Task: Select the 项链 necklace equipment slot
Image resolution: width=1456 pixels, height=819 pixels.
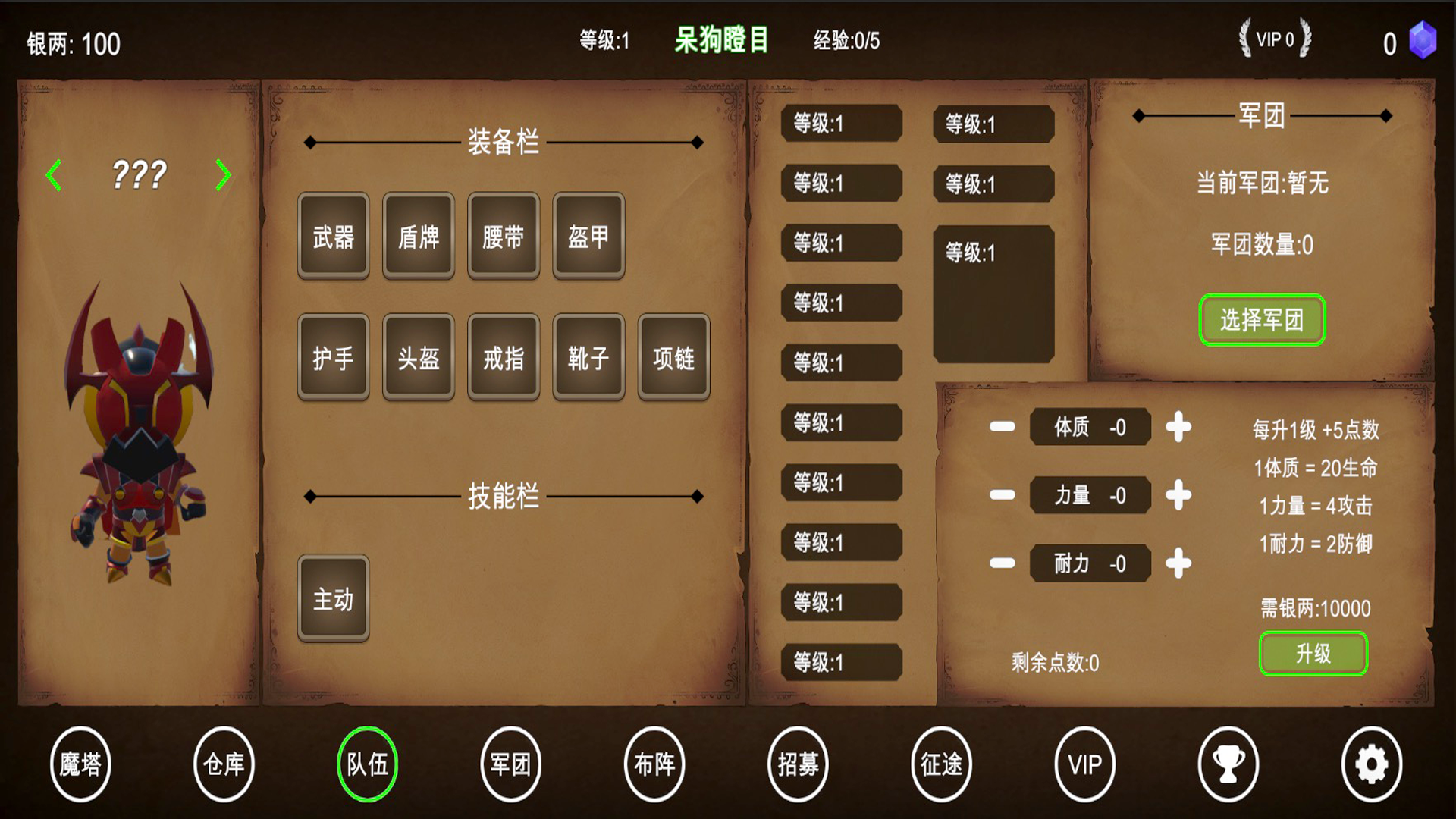Action: (x=673, y=360)
